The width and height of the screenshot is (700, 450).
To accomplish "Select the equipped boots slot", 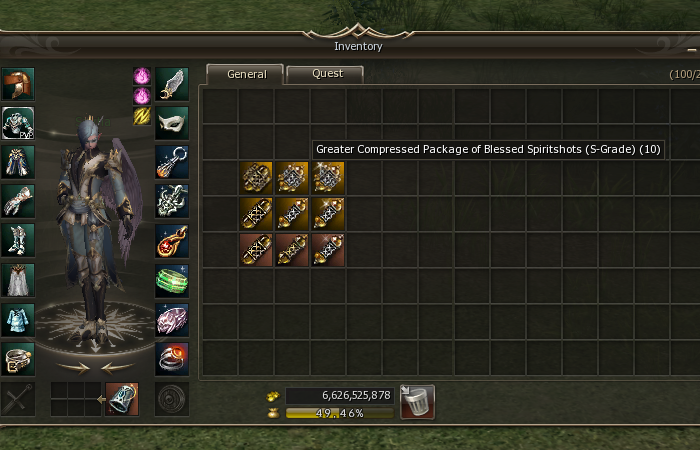I will [18, 240].
